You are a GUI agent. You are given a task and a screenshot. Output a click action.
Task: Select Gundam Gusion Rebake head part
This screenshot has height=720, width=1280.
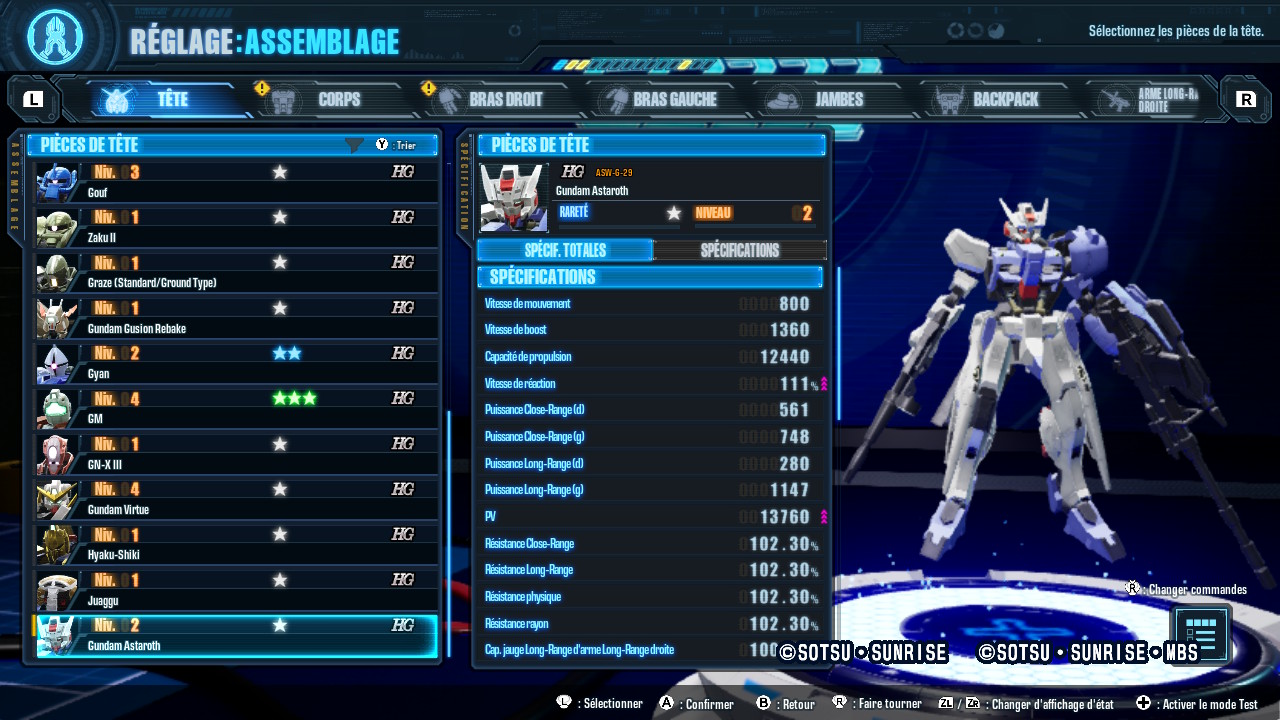click(x=237, y=318)
